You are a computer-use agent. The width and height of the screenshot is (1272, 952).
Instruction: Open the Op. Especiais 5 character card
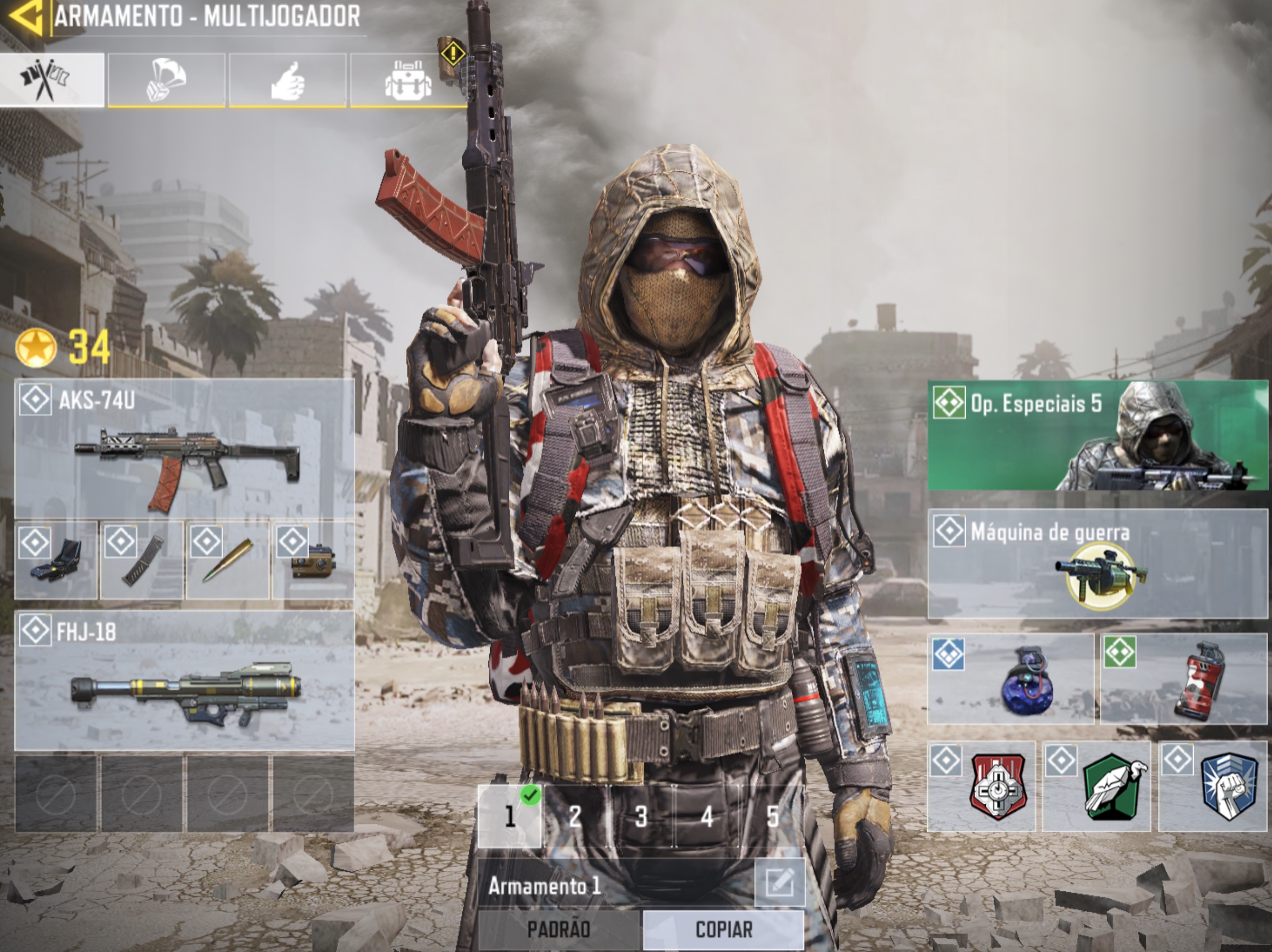point(1097,435)
